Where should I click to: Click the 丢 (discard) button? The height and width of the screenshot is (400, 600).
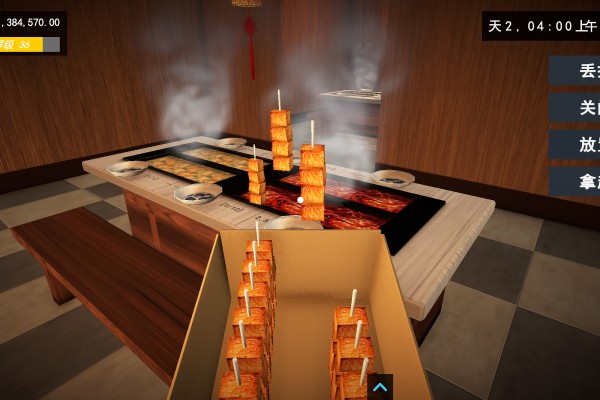[576, 71]
